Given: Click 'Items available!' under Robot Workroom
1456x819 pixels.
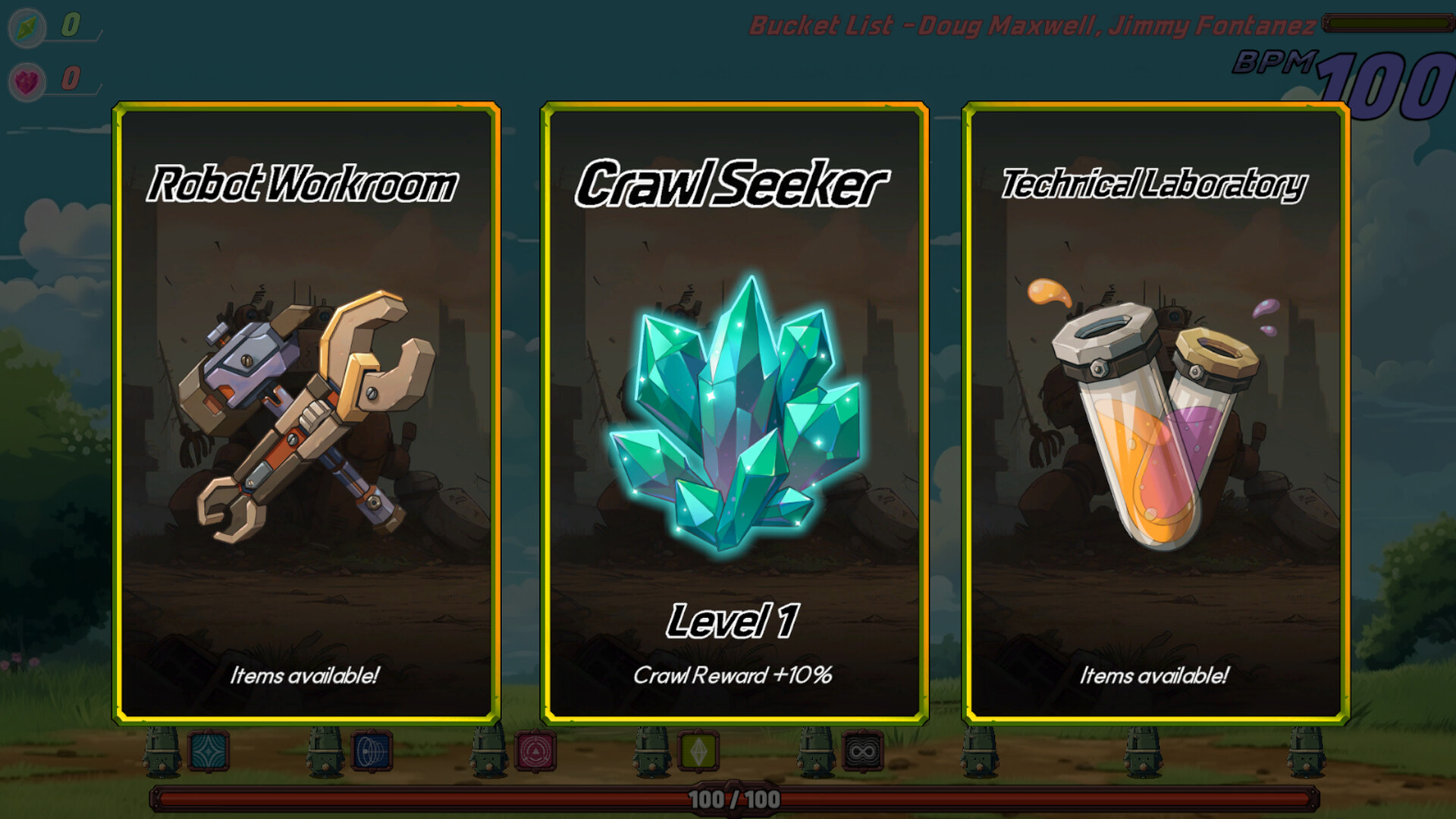Looking at the screenshot, I should pos(306,673).
